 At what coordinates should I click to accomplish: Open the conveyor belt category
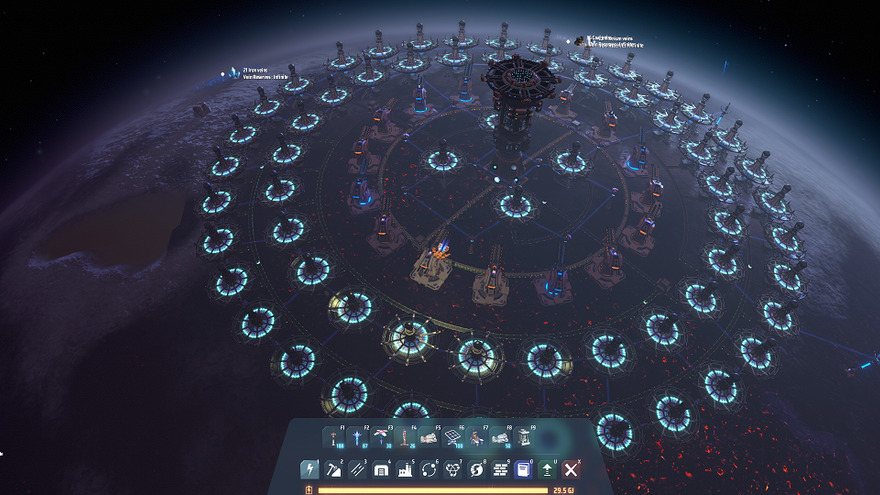(x=357, y=469)
